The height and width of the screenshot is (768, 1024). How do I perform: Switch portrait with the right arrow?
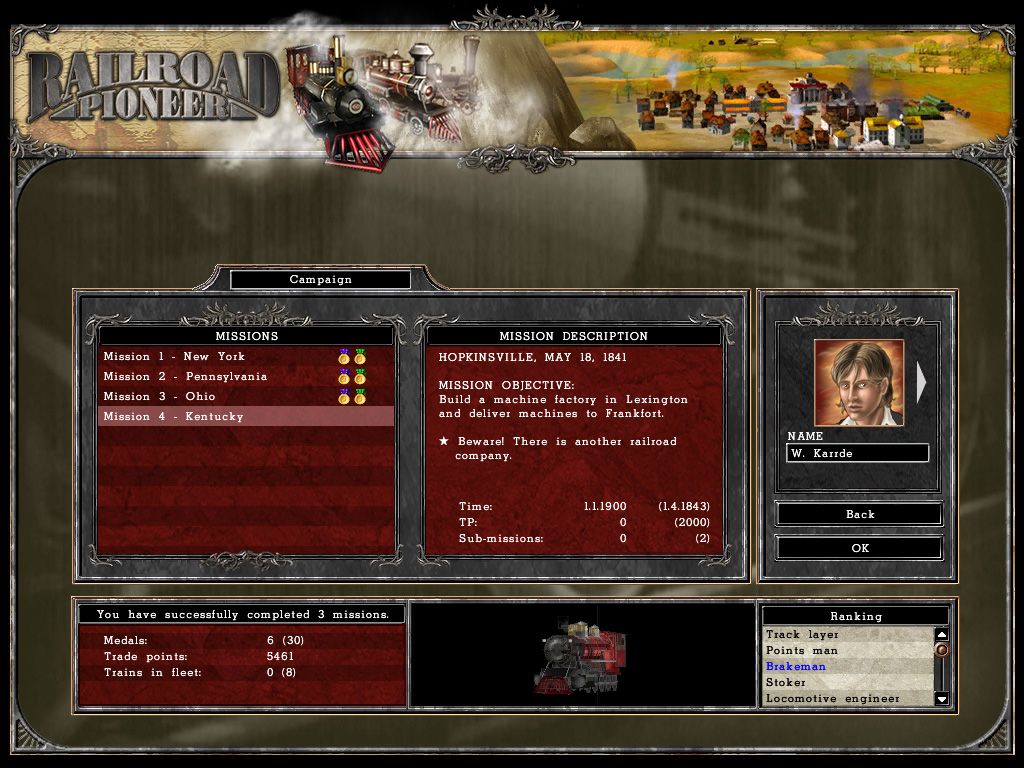(921, 382)
